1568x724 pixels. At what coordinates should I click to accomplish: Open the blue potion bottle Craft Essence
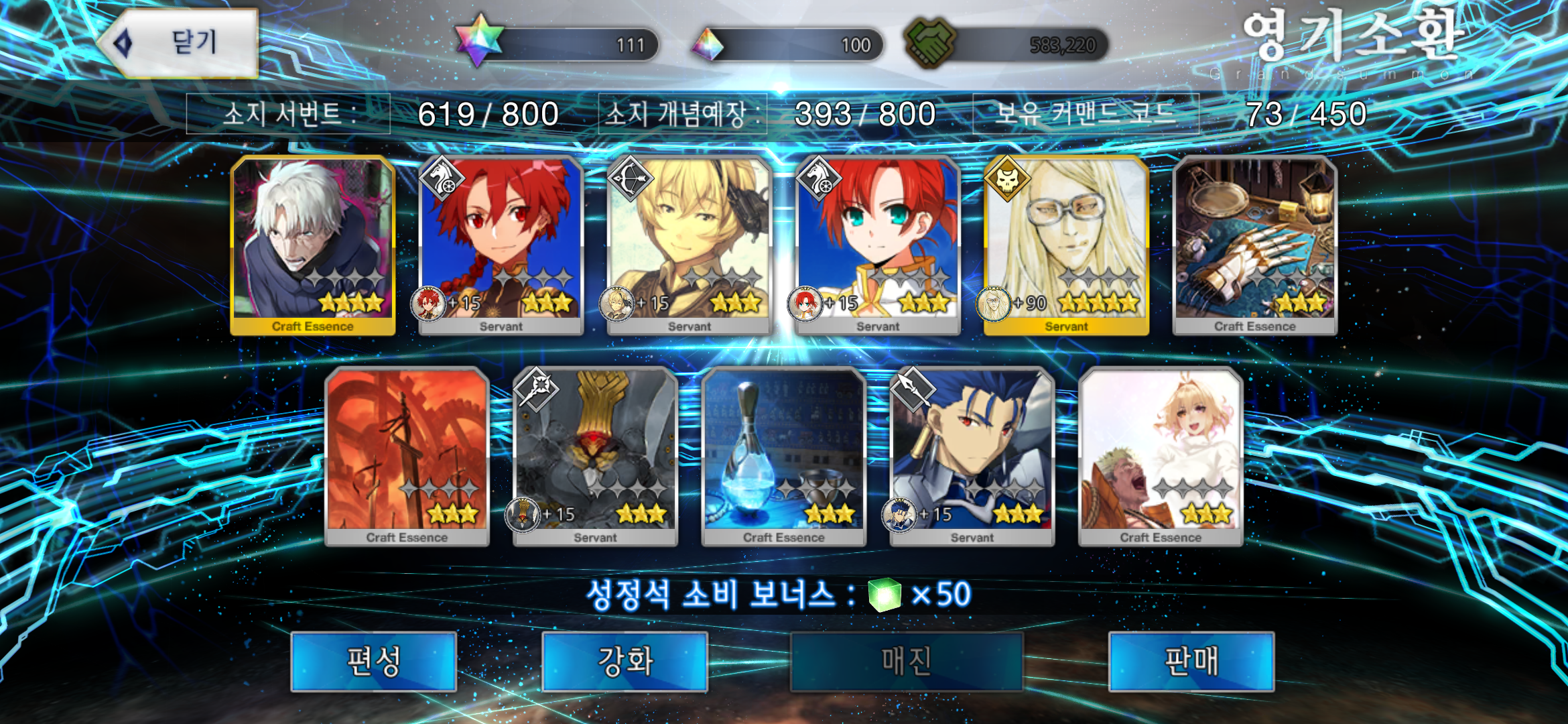point(783,456)
